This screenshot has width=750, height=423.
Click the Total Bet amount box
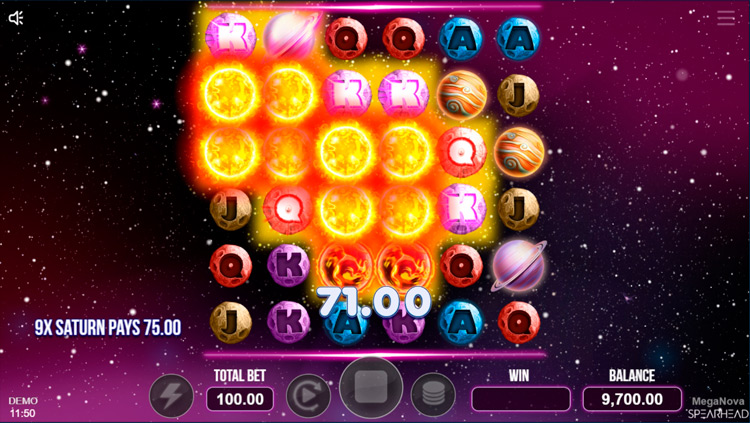[x=240, y=399]
